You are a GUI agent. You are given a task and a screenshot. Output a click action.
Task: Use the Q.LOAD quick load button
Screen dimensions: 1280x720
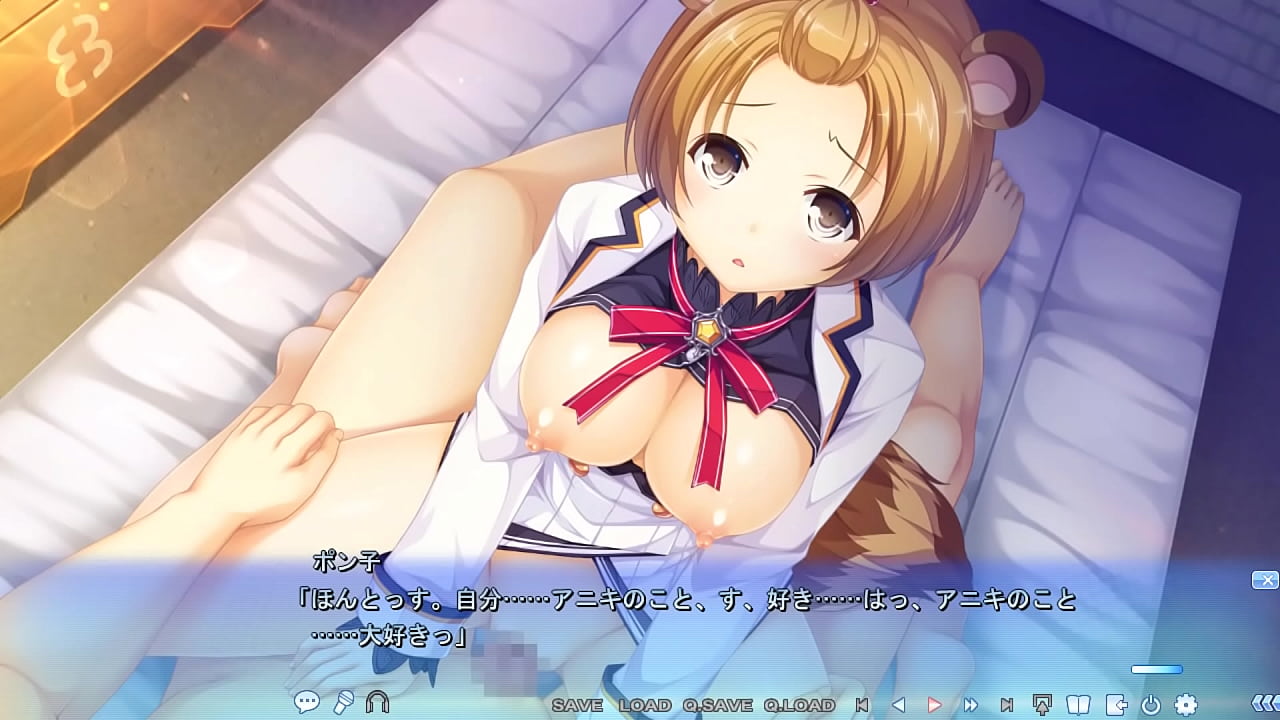click(x=798, y=705)
